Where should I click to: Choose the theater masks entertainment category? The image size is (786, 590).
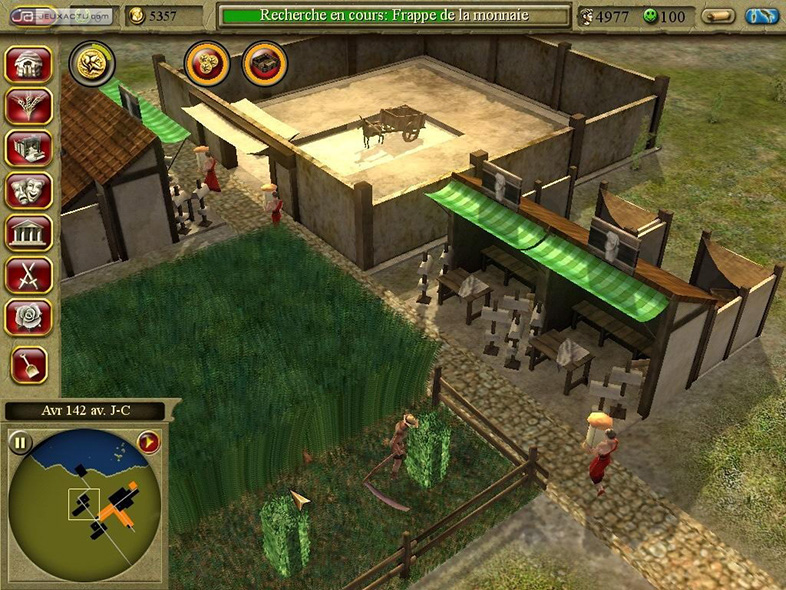click(28, 190)
